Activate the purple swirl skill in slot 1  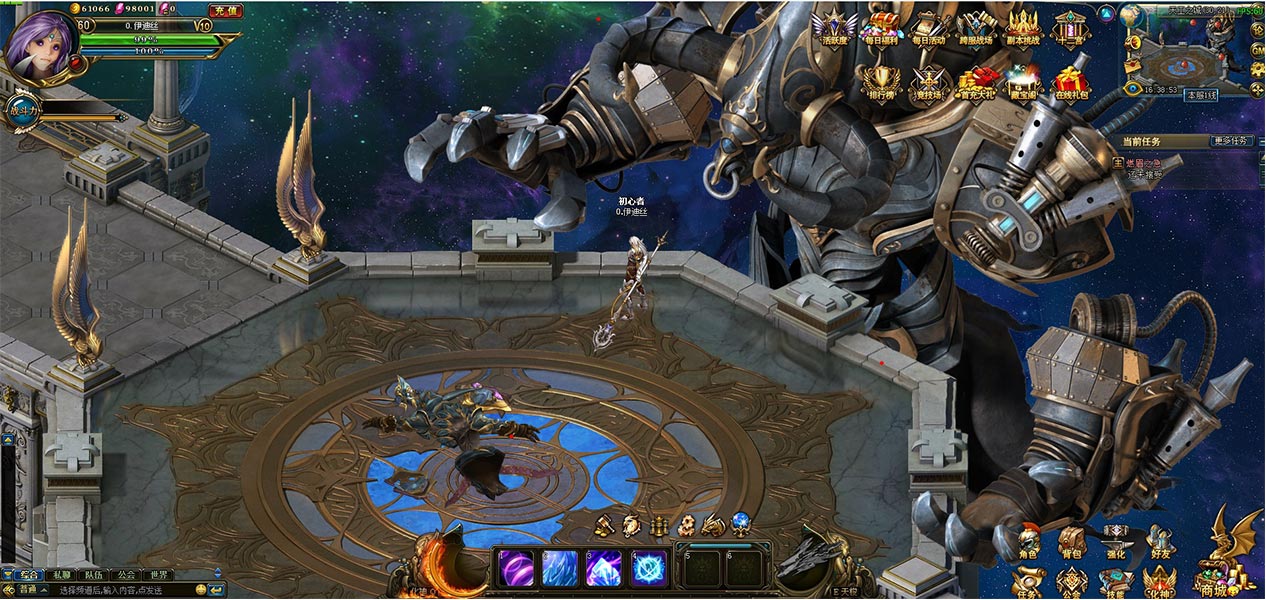click(515, 567)
